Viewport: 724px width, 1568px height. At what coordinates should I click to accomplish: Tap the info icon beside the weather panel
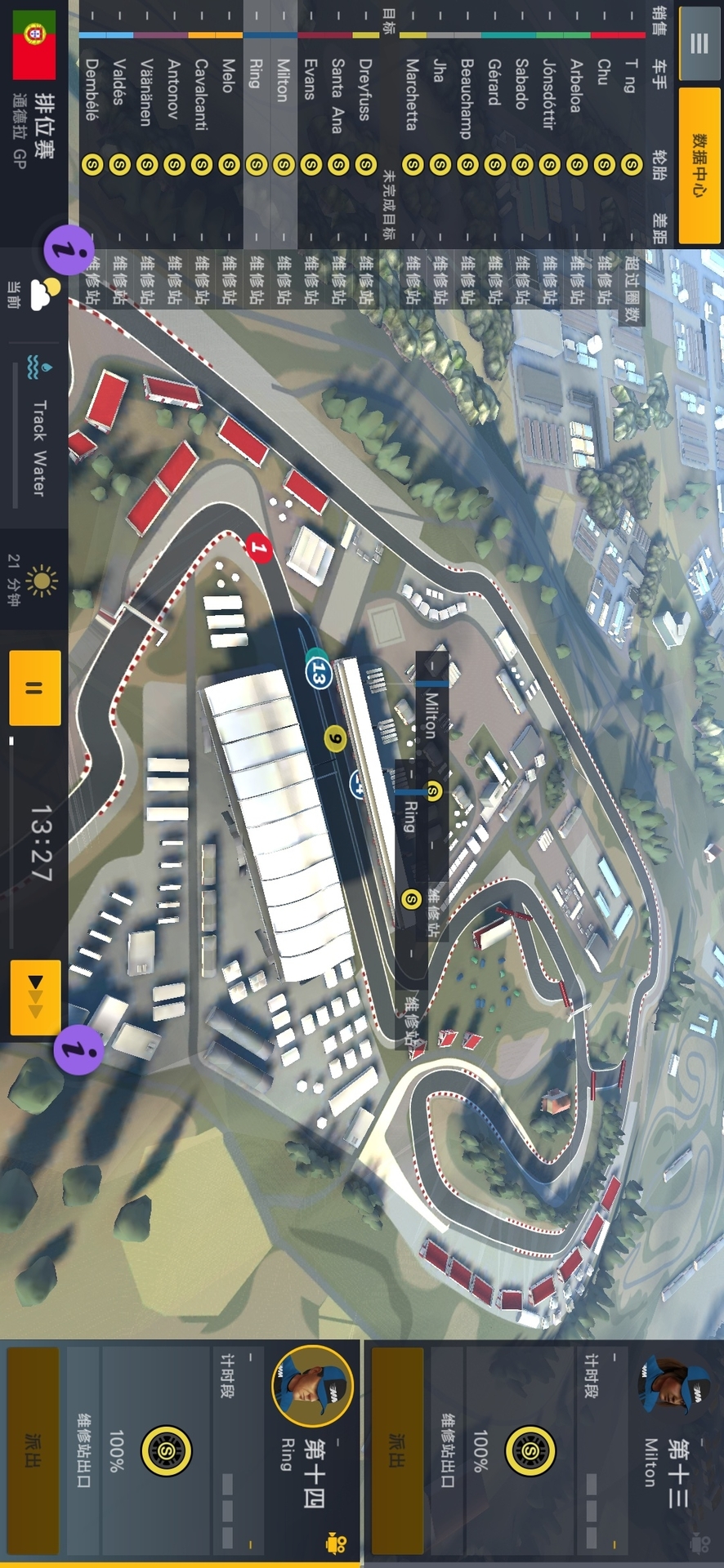69,249
